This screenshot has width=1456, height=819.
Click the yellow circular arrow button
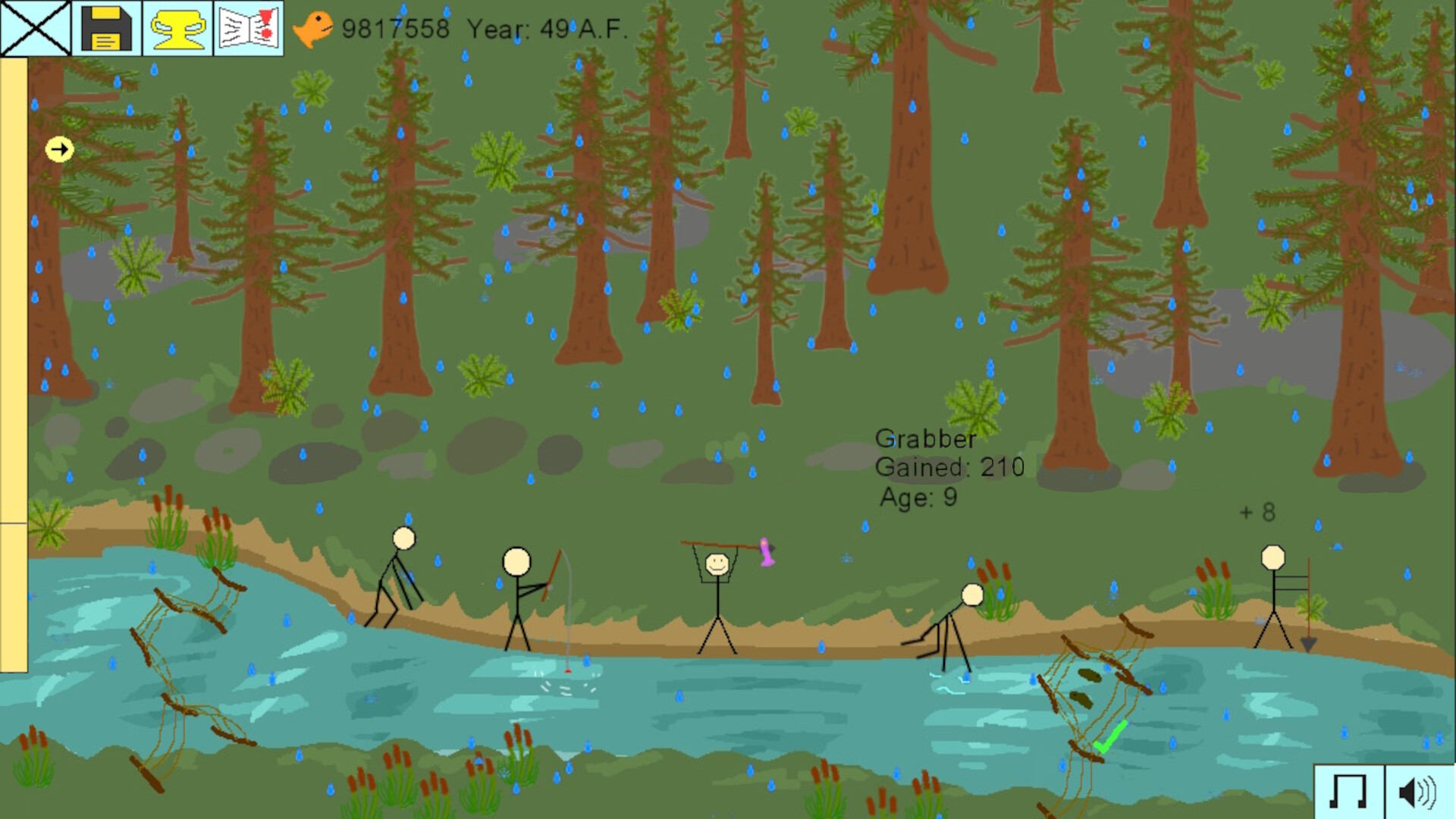pyautogui.click(x=59, y=149)
